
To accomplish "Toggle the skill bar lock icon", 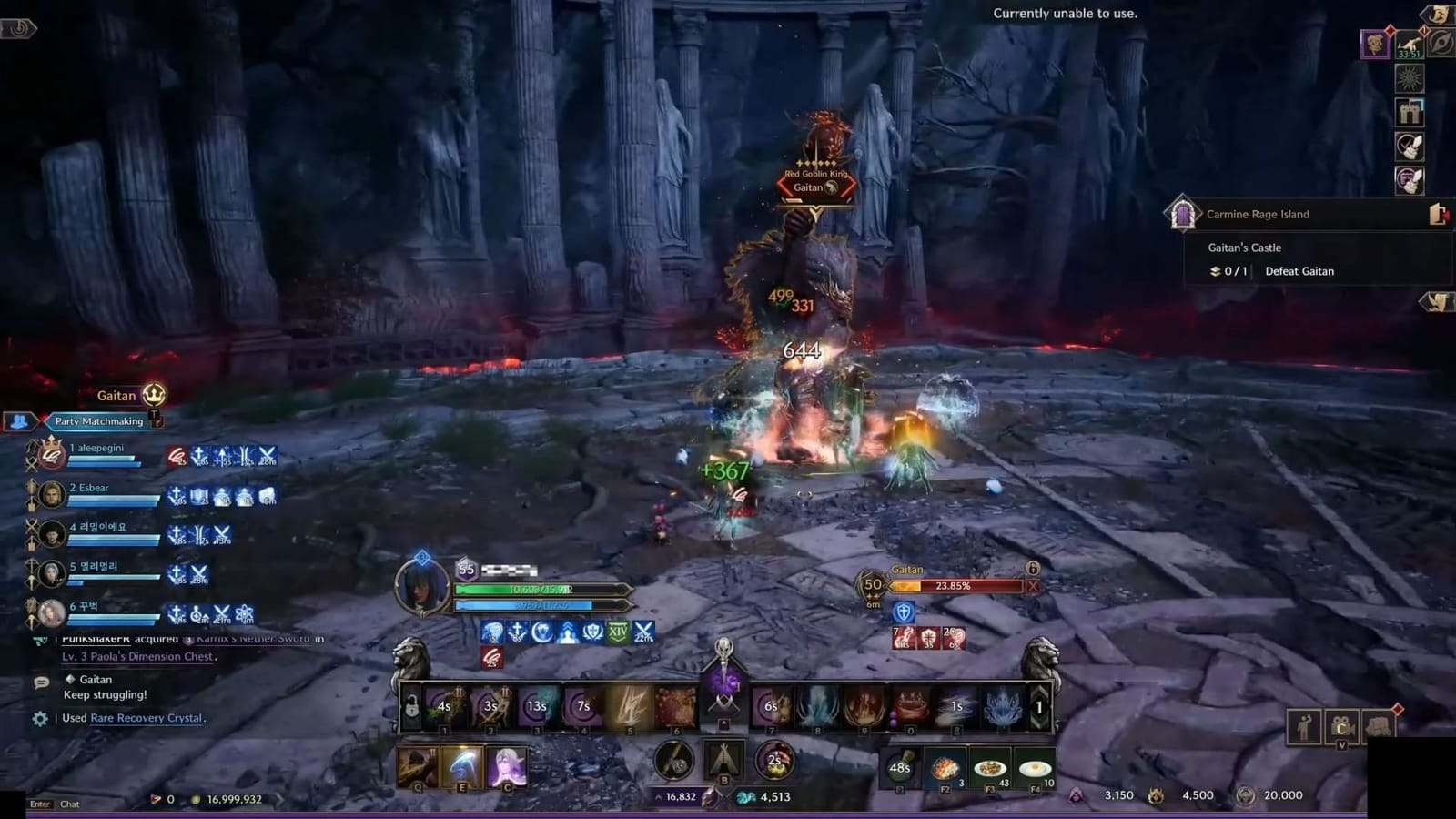I will pos(411,705).
